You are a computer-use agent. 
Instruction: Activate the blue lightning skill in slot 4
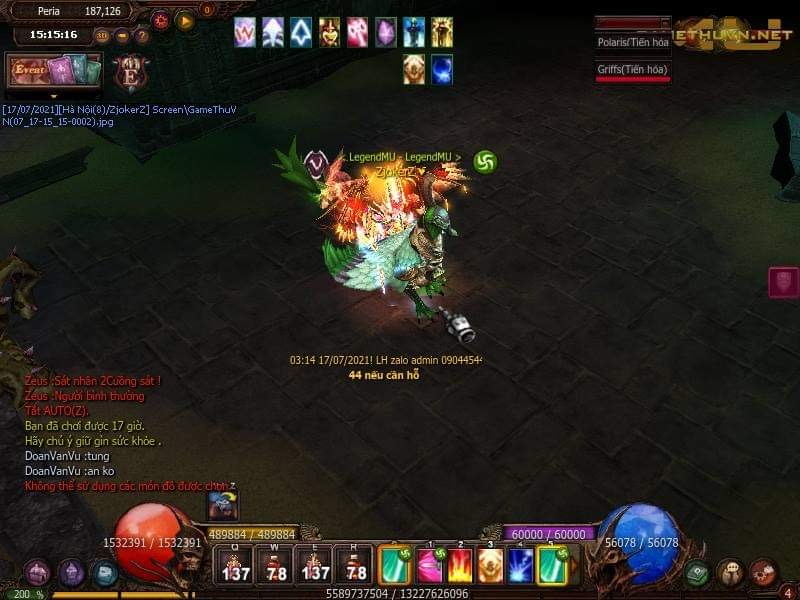coord(521,566)
